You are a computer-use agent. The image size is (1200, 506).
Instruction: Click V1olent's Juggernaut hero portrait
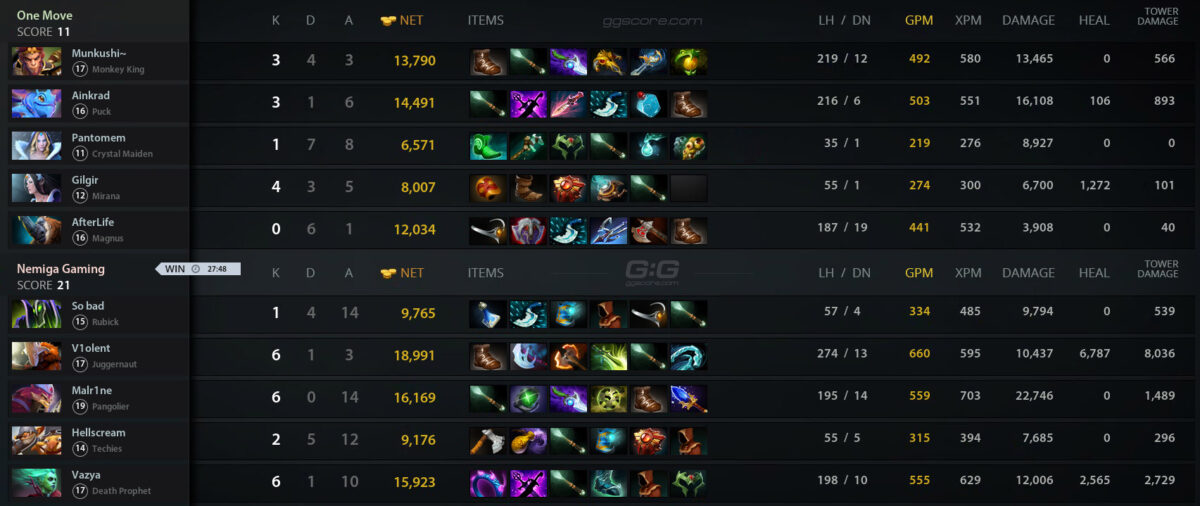[x=37, y=356]
